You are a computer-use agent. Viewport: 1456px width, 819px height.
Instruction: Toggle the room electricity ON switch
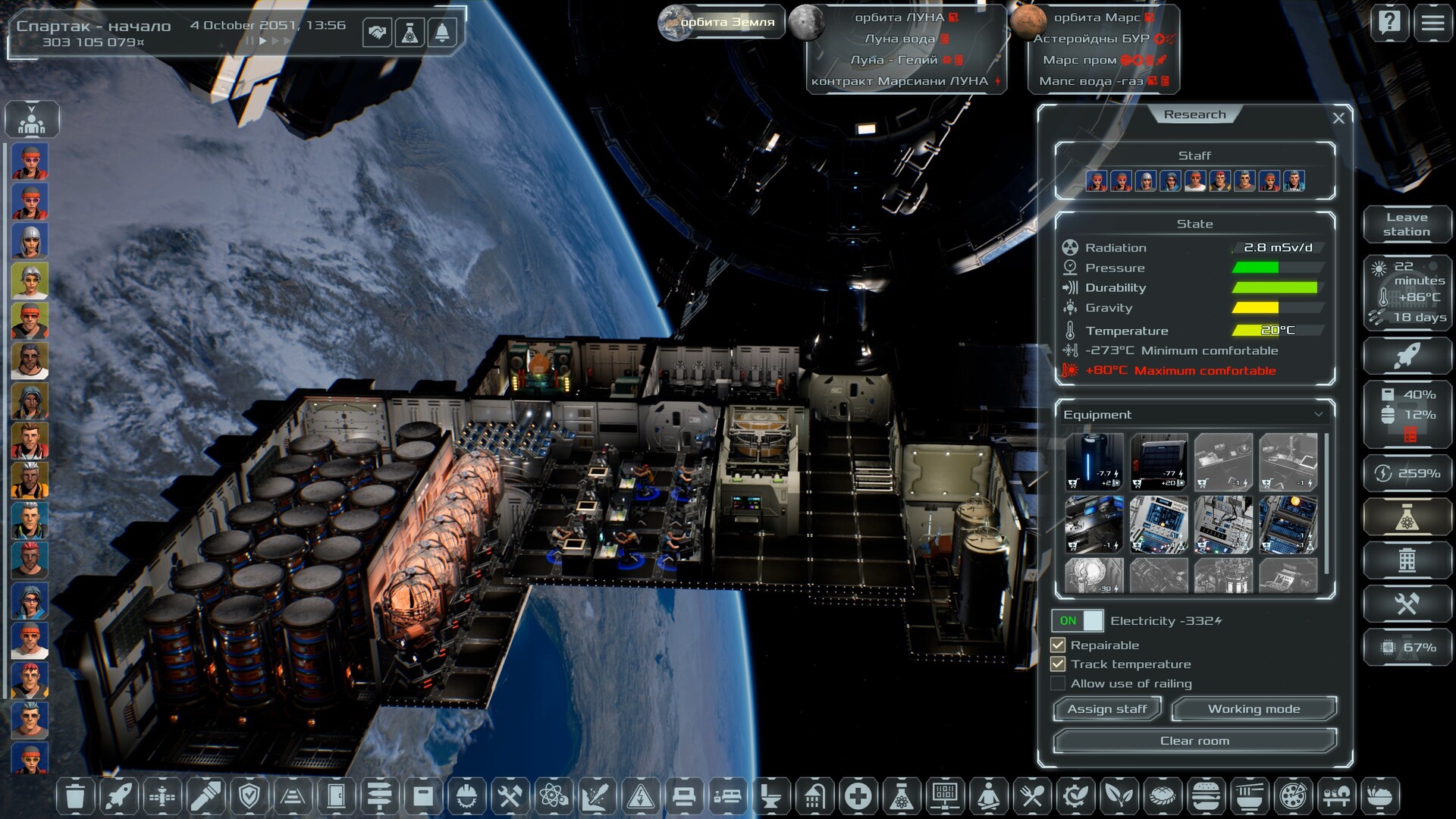[x=1078, y=621]
